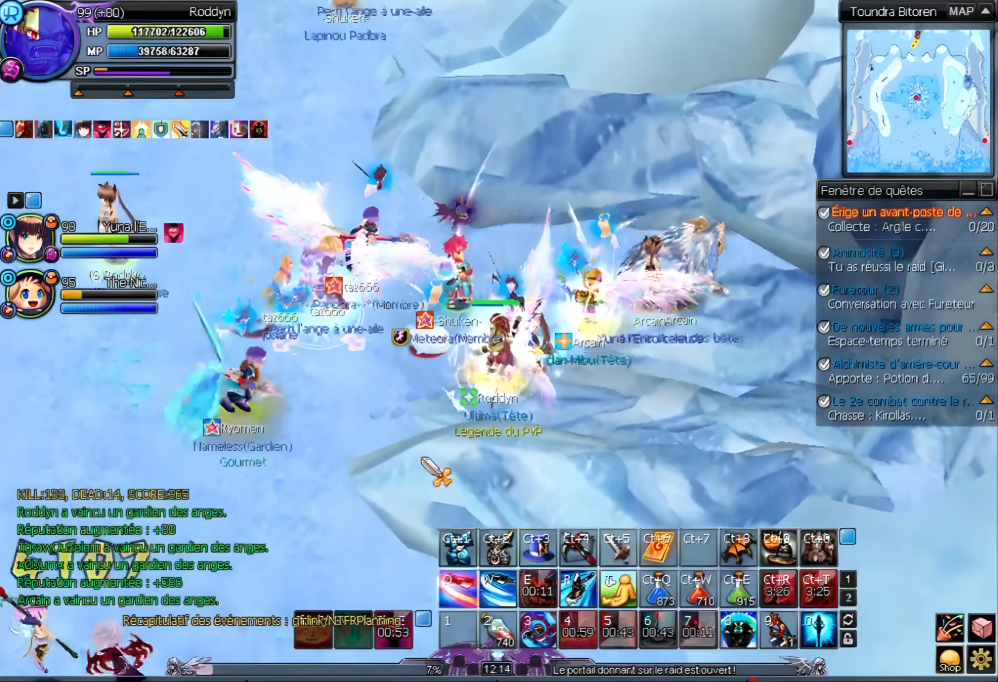
Task: Open the pink cube icon menu
Action: point(981,627)
